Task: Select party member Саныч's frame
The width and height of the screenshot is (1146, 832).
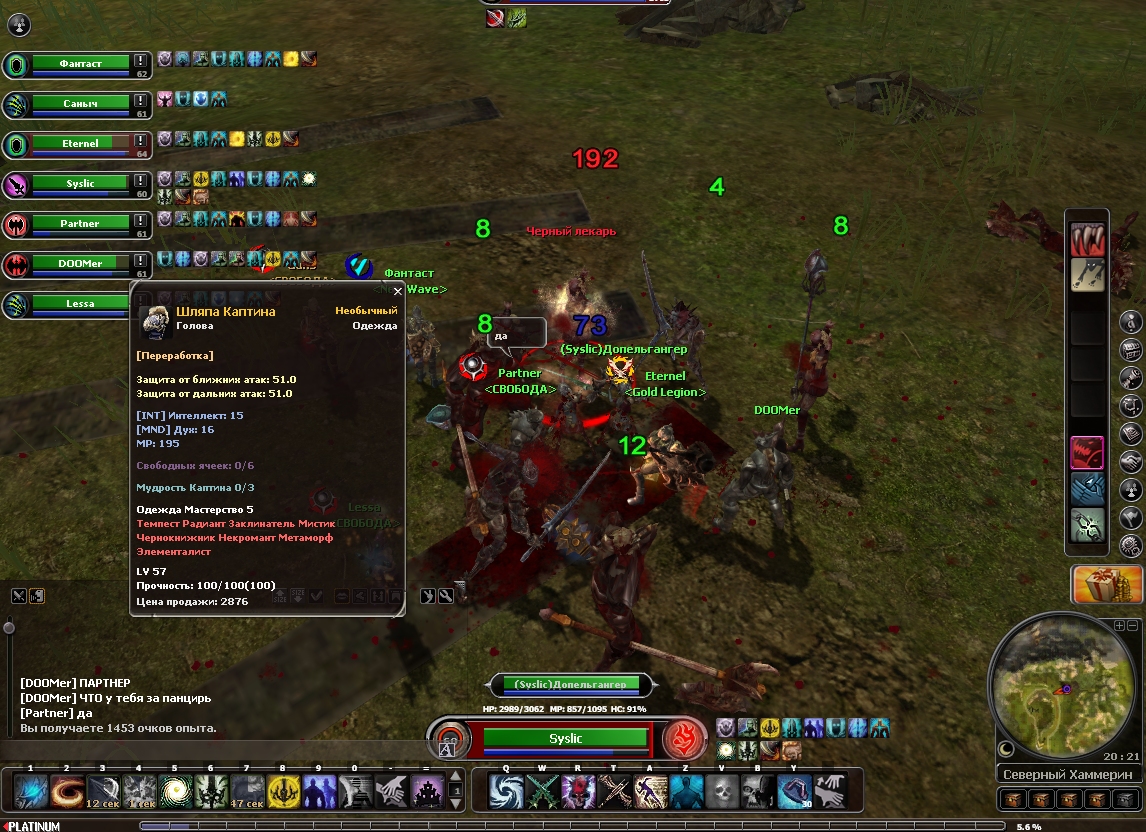Action: [81, 104]
